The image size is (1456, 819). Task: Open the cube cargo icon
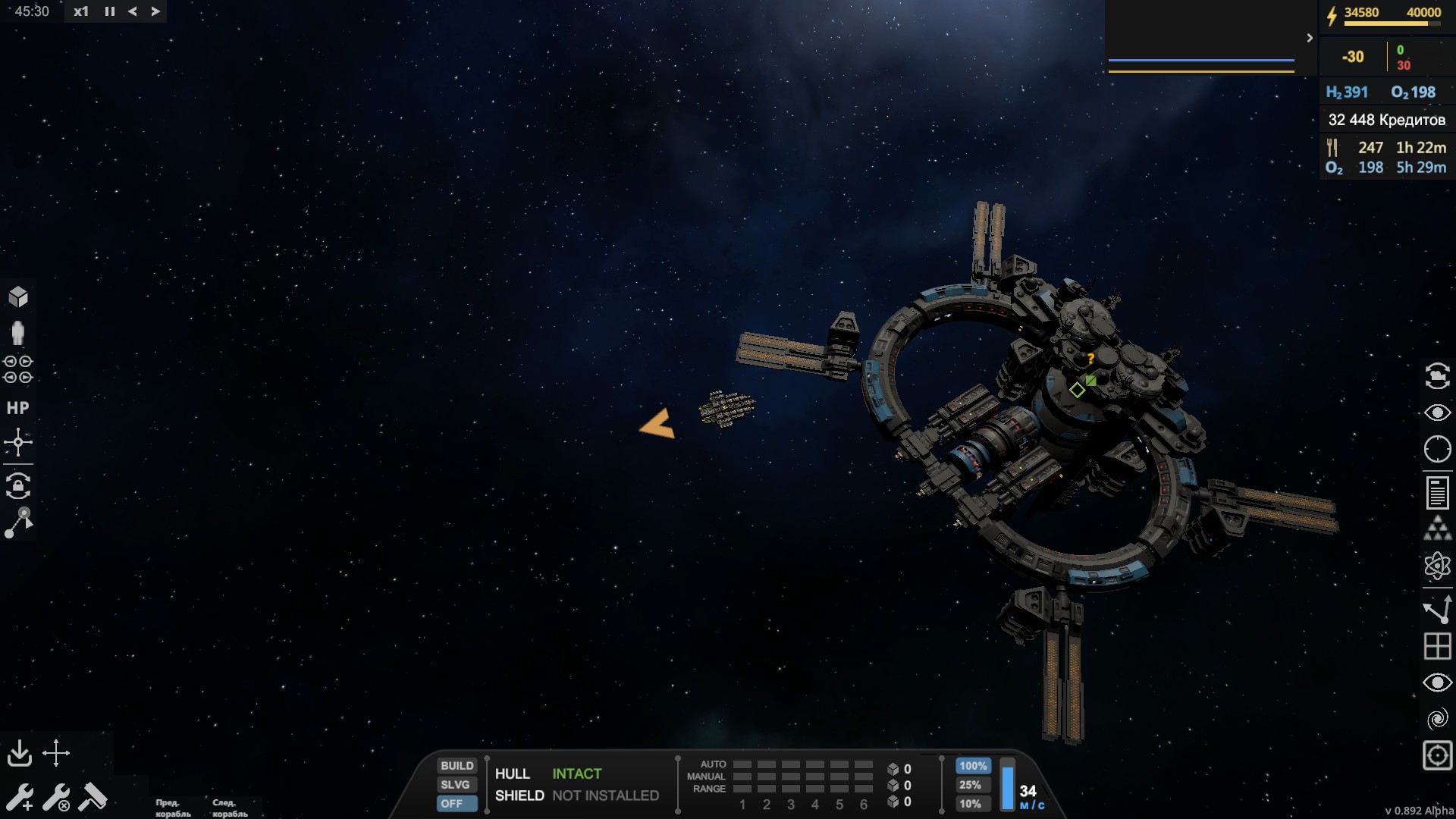click(18, 297)
